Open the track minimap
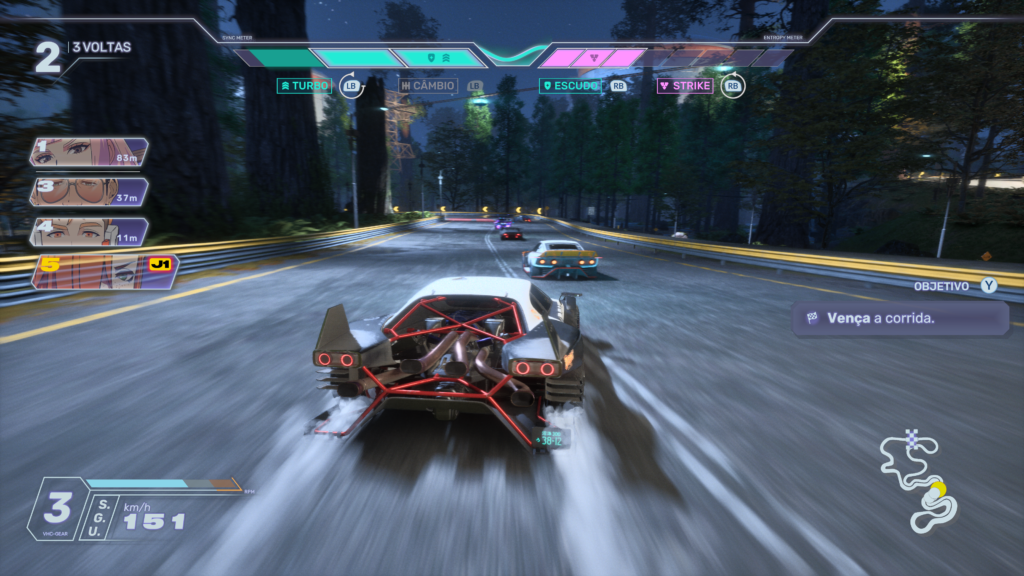This screenshot has width=1024, height=576. 918,482
